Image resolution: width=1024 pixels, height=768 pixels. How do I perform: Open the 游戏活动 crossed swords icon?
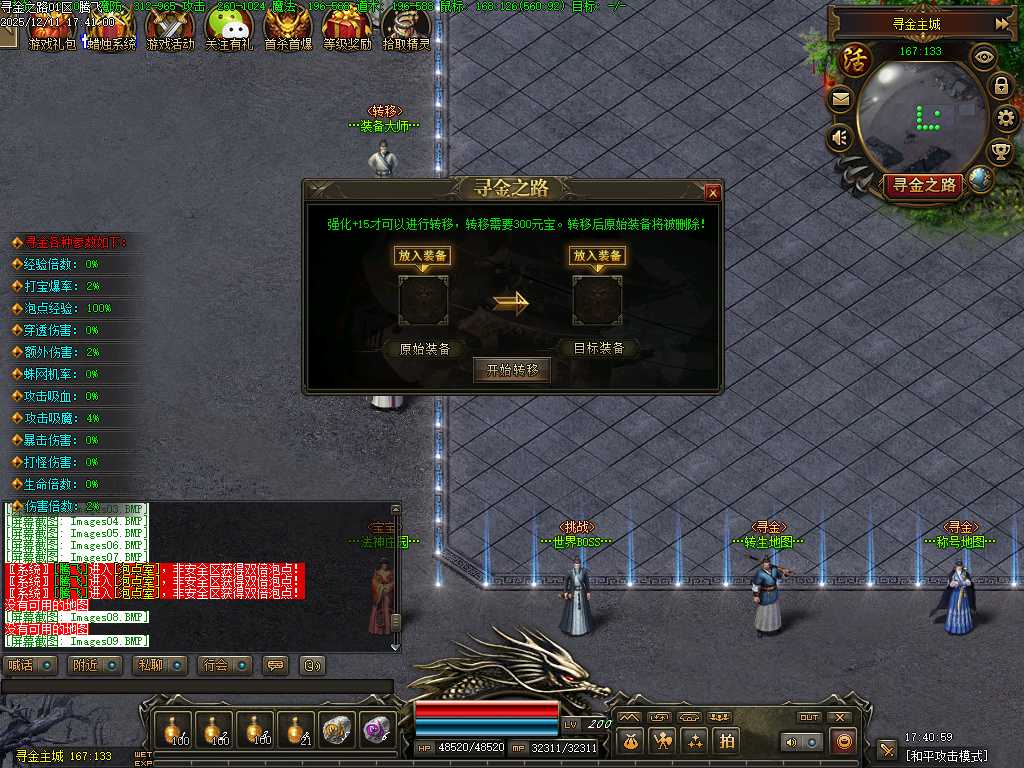[170, 28]
